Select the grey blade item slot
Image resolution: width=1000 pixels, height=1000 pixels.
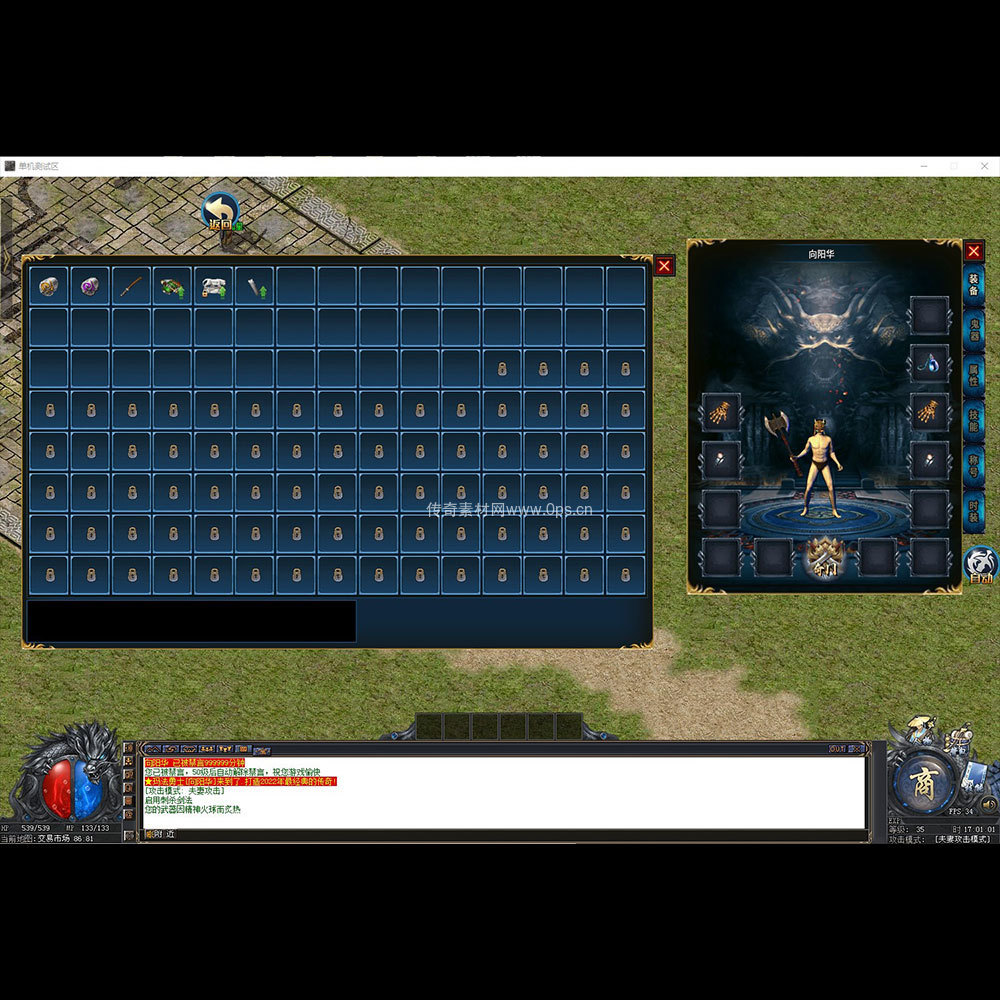[x=254, y=286]
